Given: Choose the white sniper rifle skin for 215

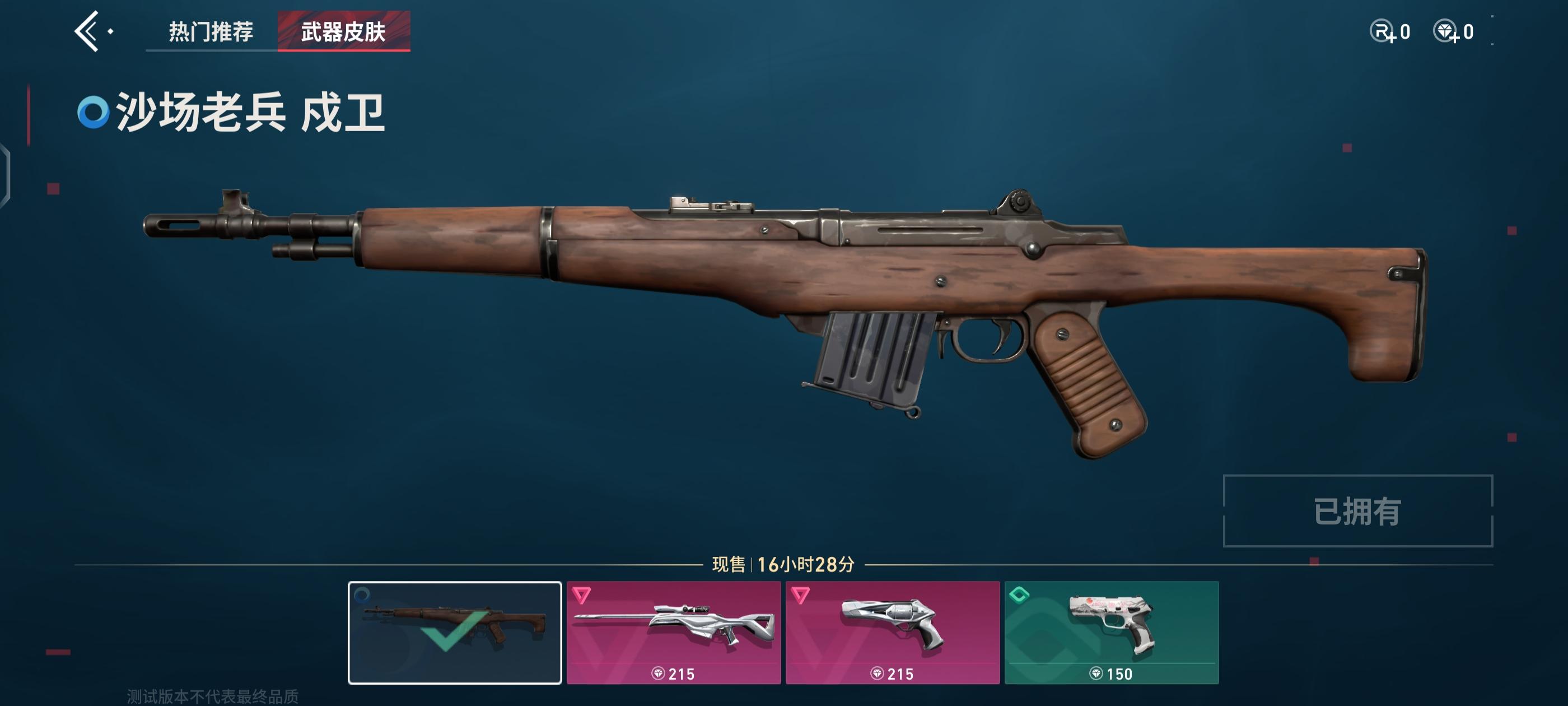Looking at the screenshot, I should click(x=673, y=632).
